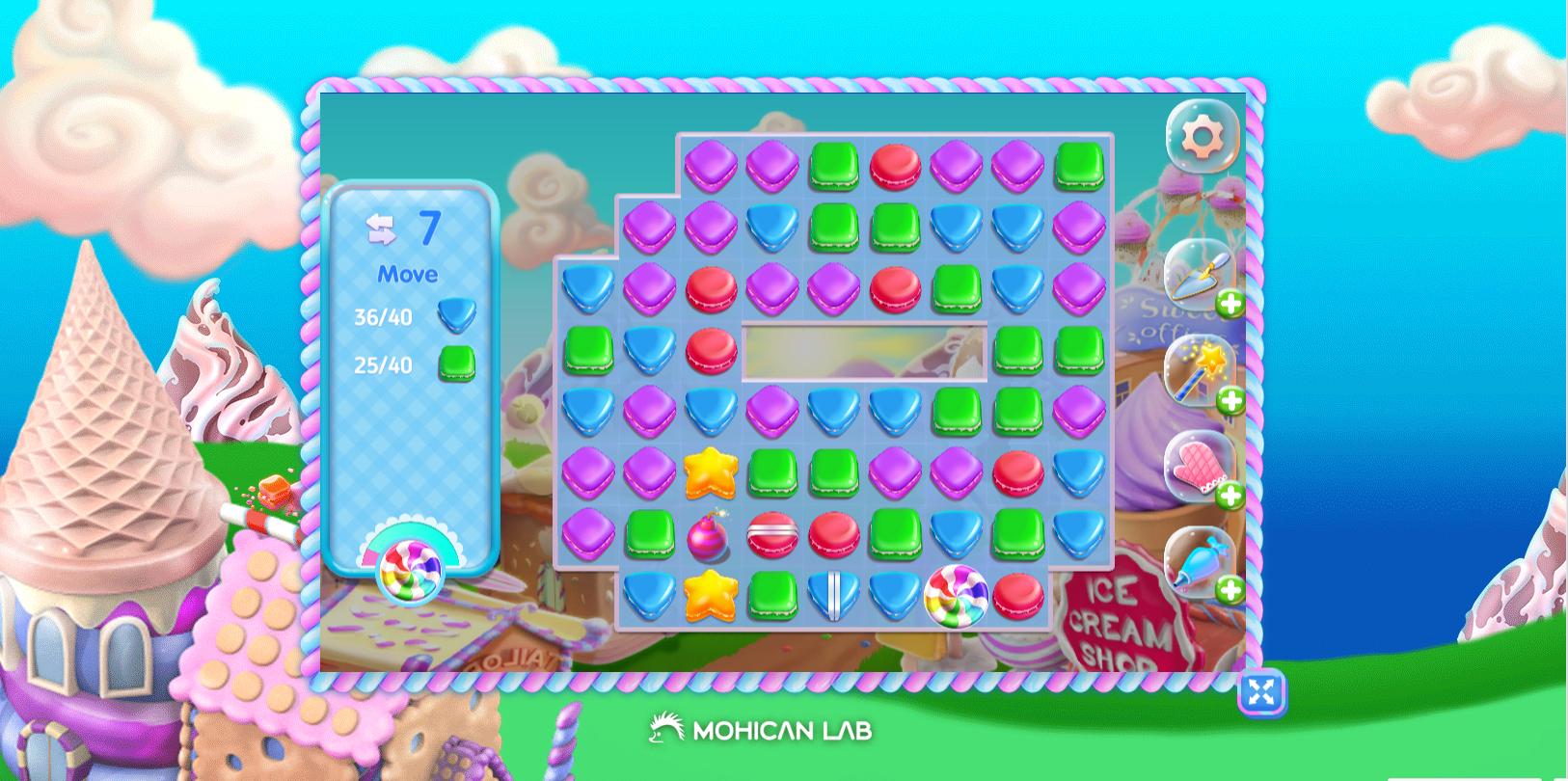Screen dimensions: 1568x781
Task: Toggle fullscreen with the expand icon
Action: click(x=1261, y=693)
